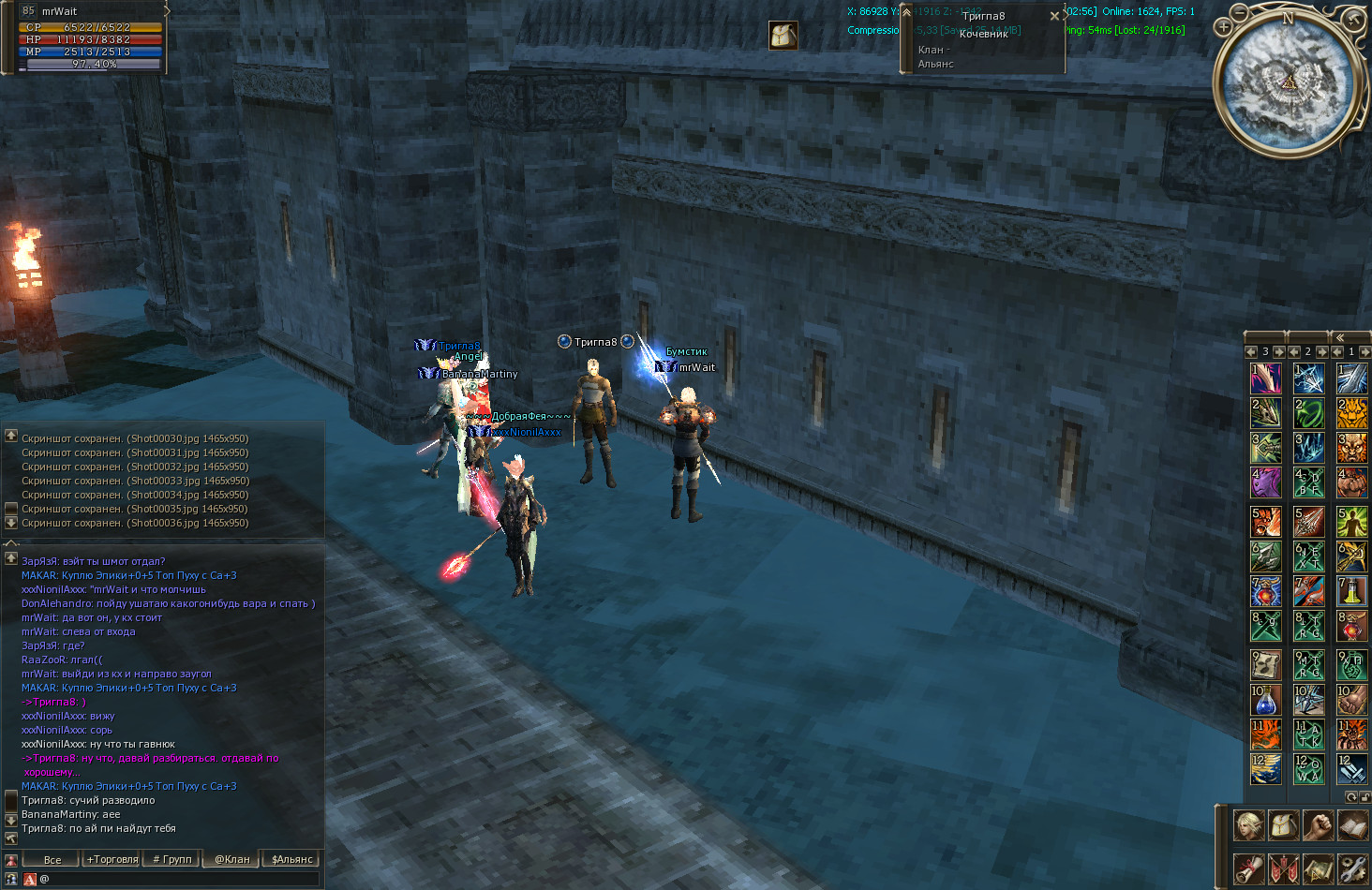Click the backpack icon at top center

tap(783, 36)
